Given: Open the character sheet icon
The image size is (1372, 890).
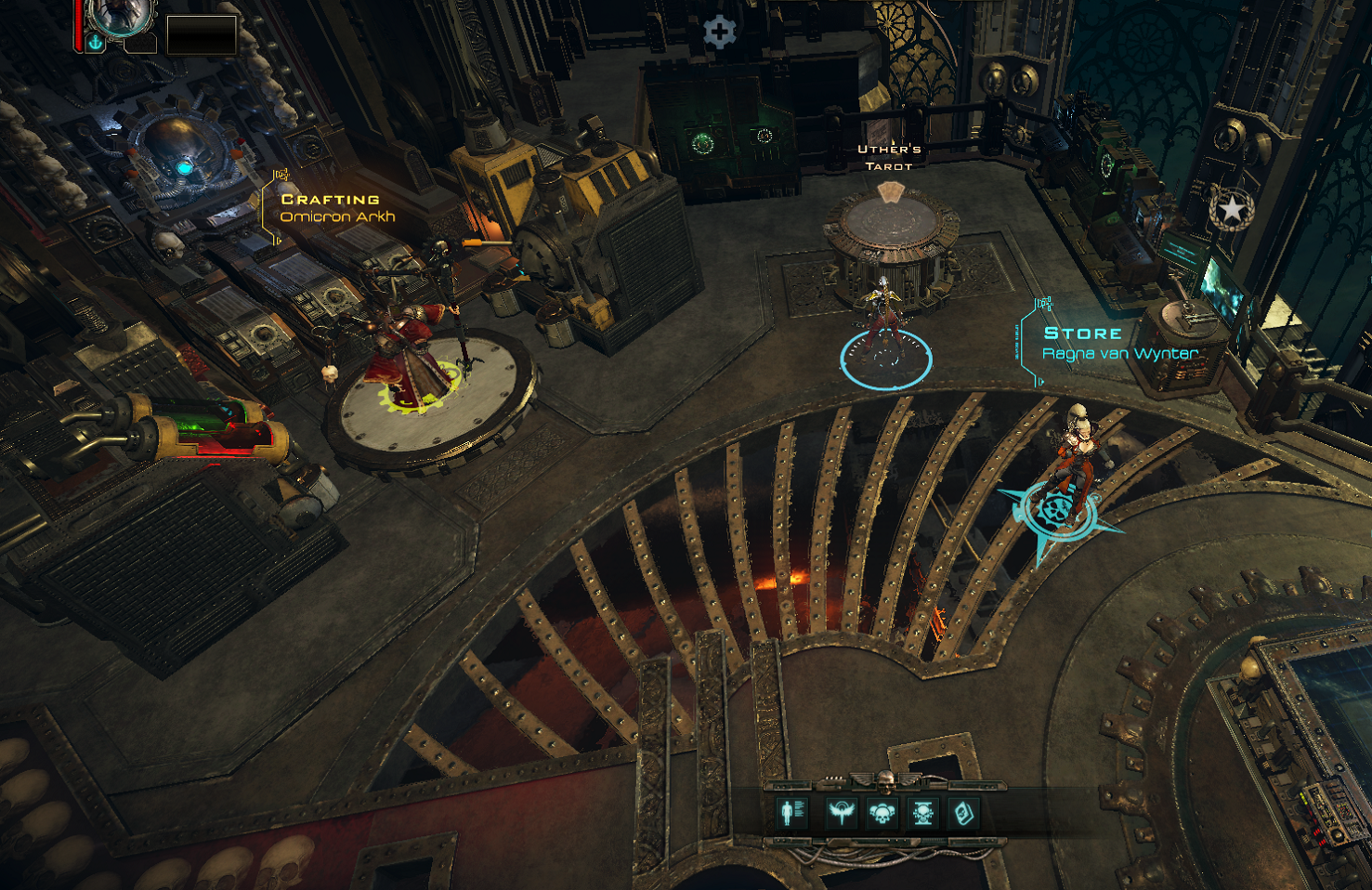Looking at the screenshot, I should click(x=791, y=813).
